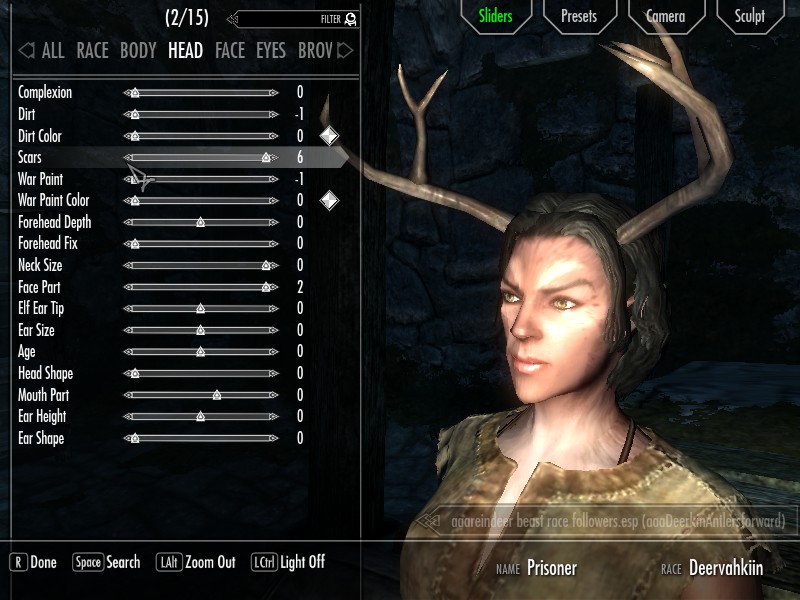Adjust the Neck Size slider

point(200,266)
